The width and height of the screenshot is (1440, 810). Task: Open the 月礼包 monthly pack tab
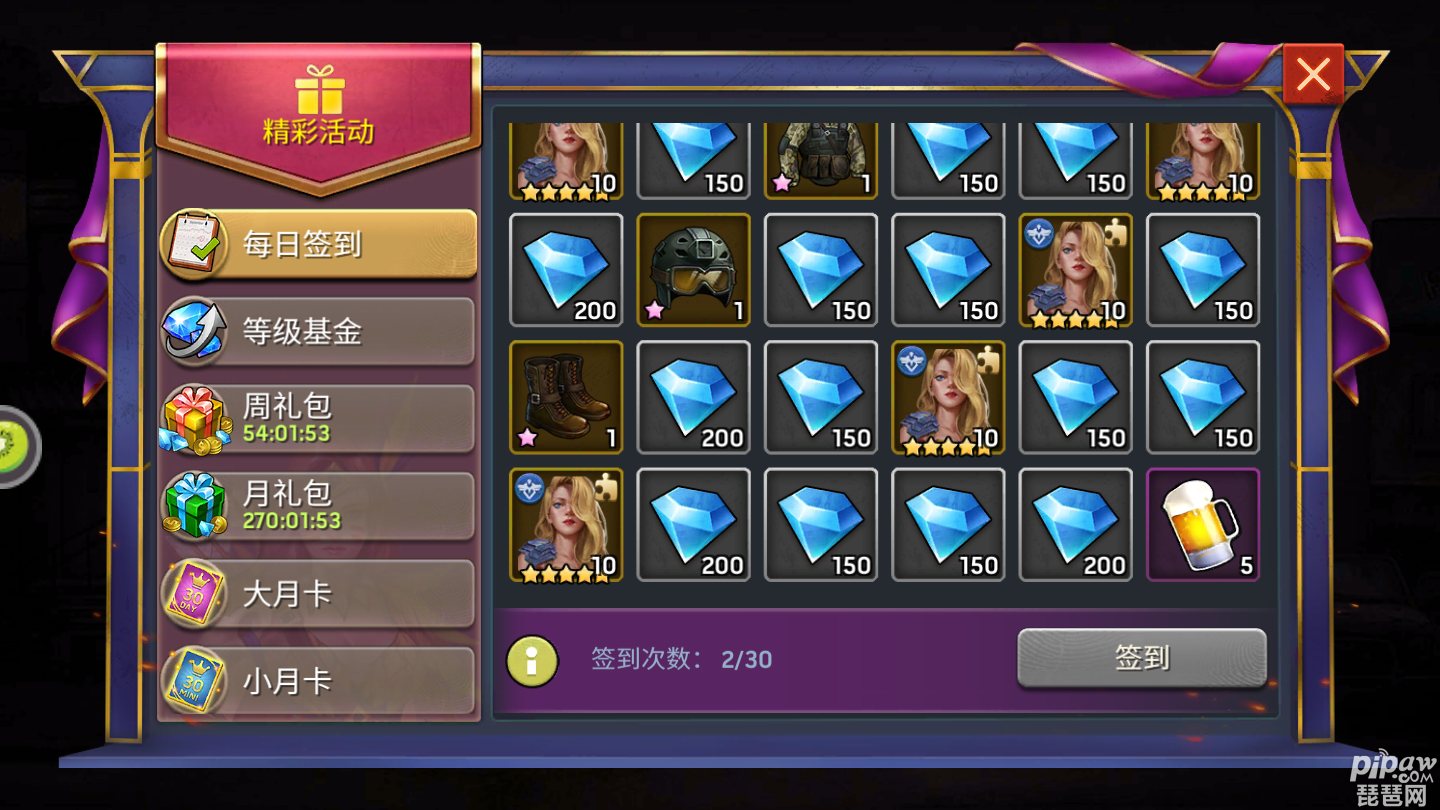(318, 506)
